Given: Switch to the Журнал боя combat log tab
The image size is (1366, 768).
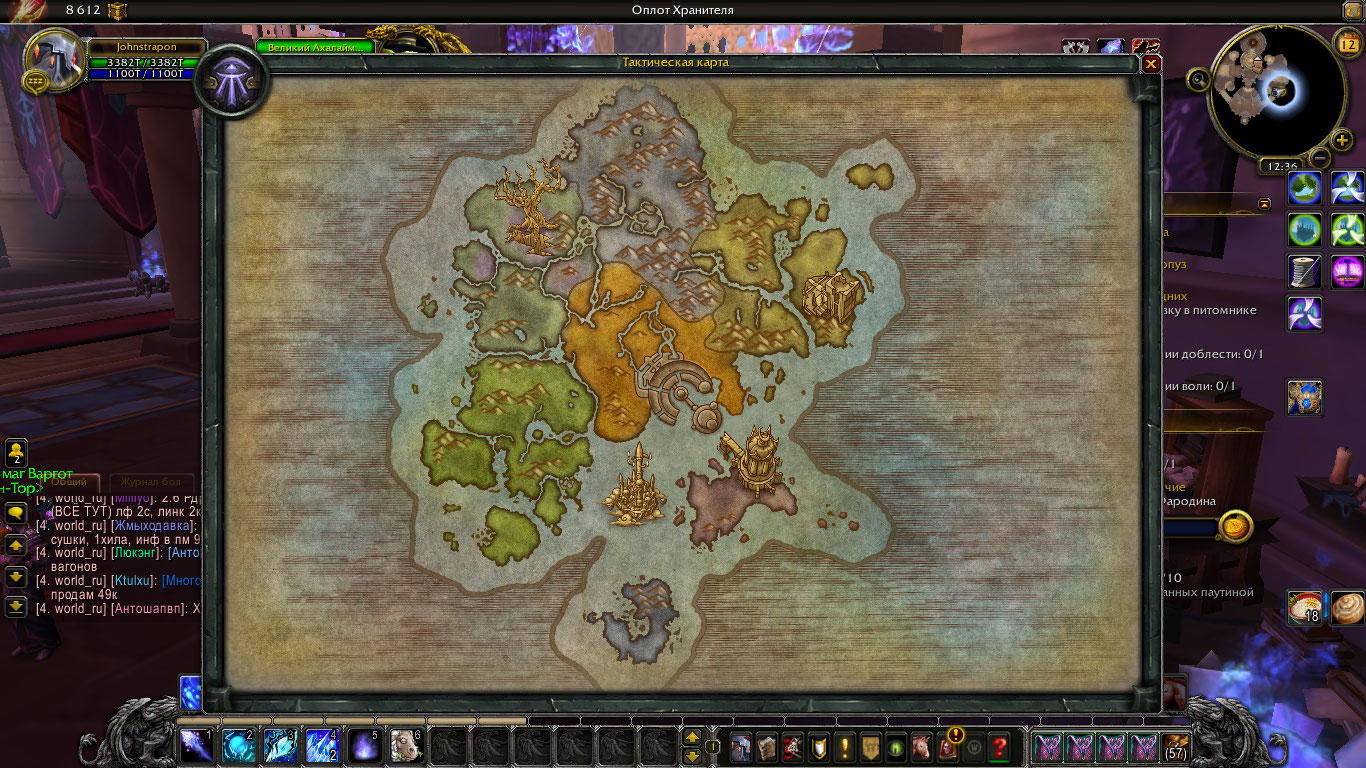Looking at the screenshot, I should 150,481.
